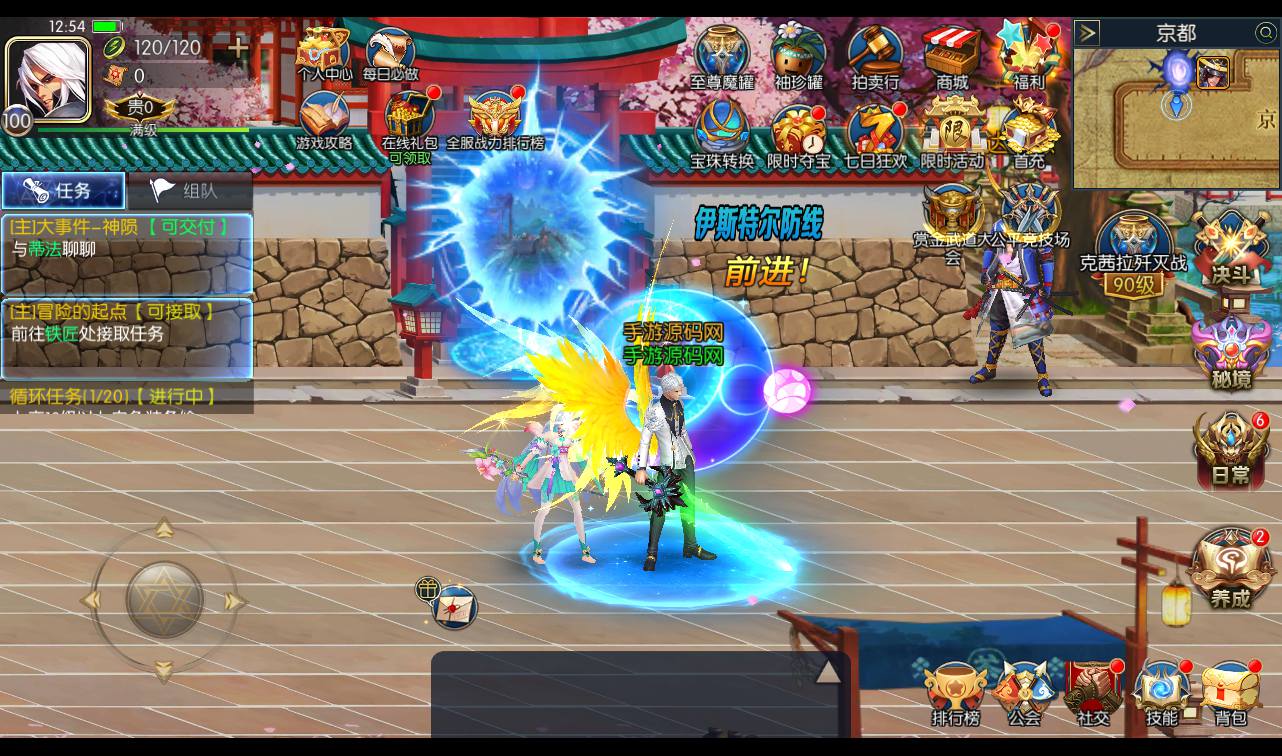Screen dimensions: 1282x756
Task: Open the 福利 welfare rewards
Action: click(1028, 55)
